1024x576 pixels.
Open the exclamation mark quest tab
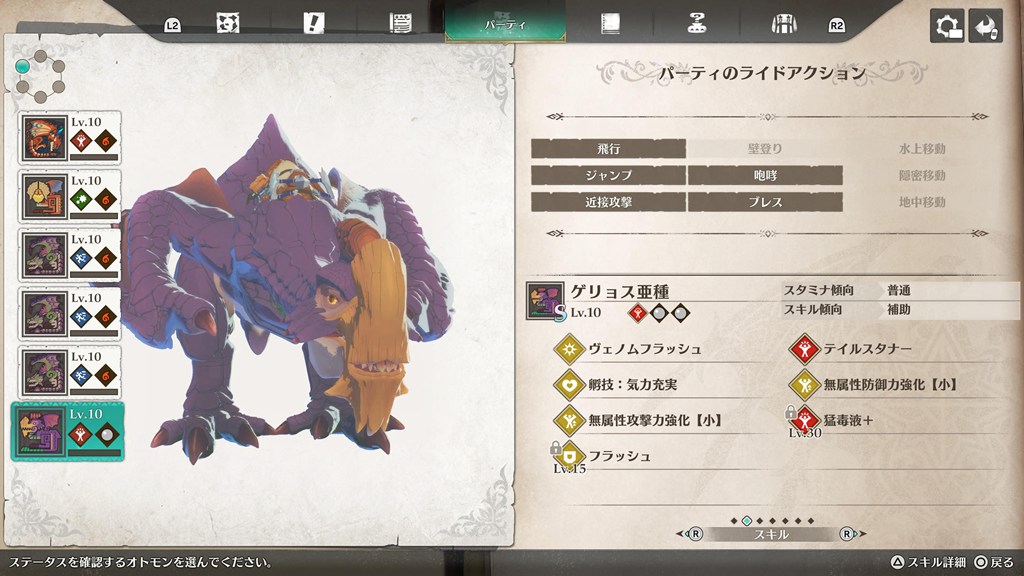tap(316, 23)
